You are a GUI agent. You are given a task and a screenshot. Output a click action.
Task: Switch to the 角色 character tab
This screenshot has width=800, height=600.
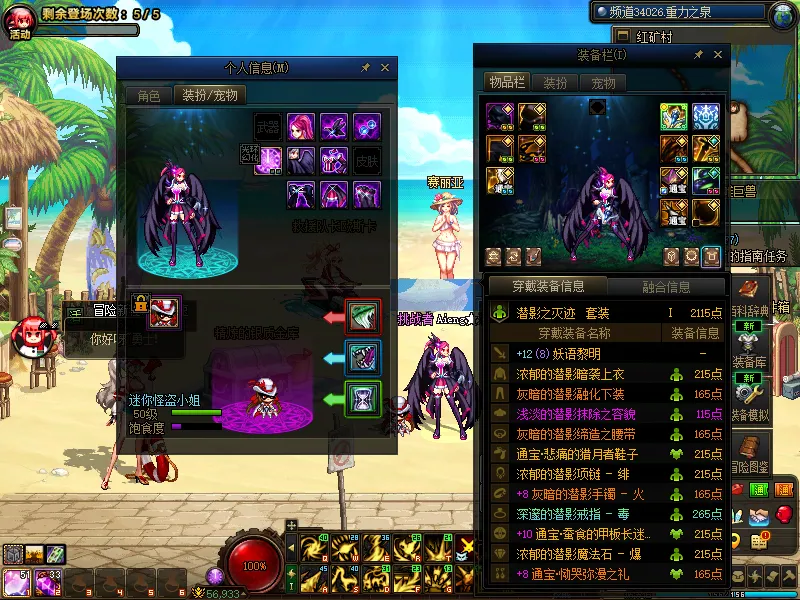click(148, 96)
